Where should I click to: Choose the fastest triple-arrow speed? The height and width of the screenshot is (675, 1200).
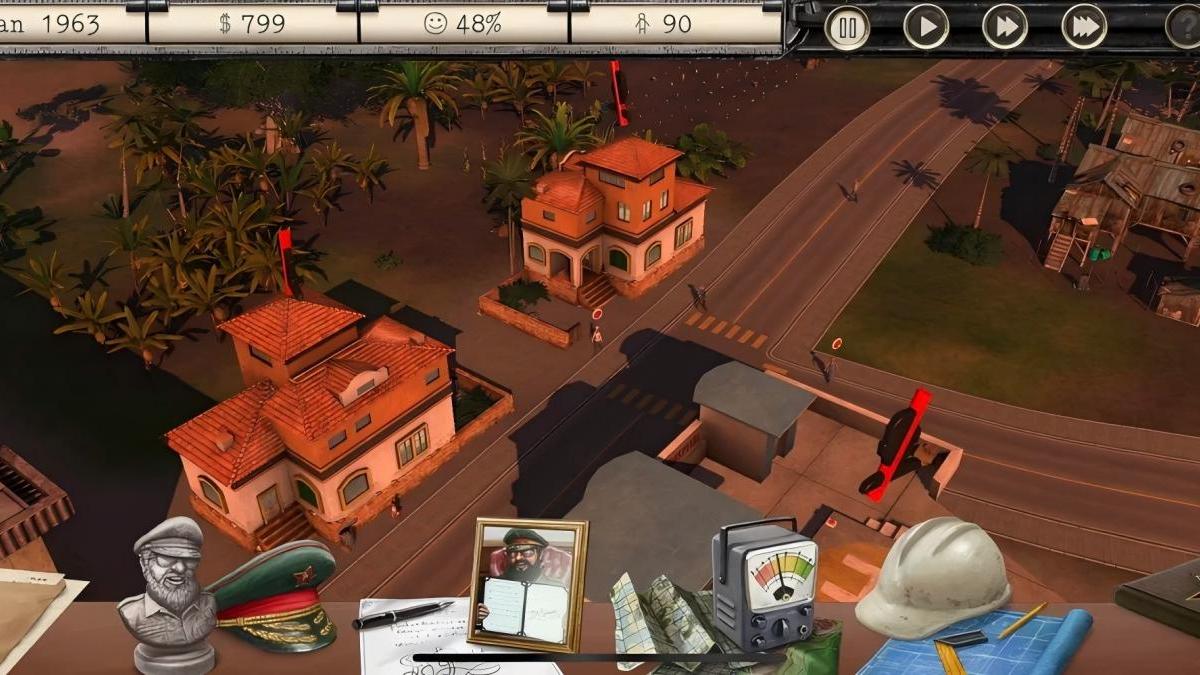[1084, 27]
